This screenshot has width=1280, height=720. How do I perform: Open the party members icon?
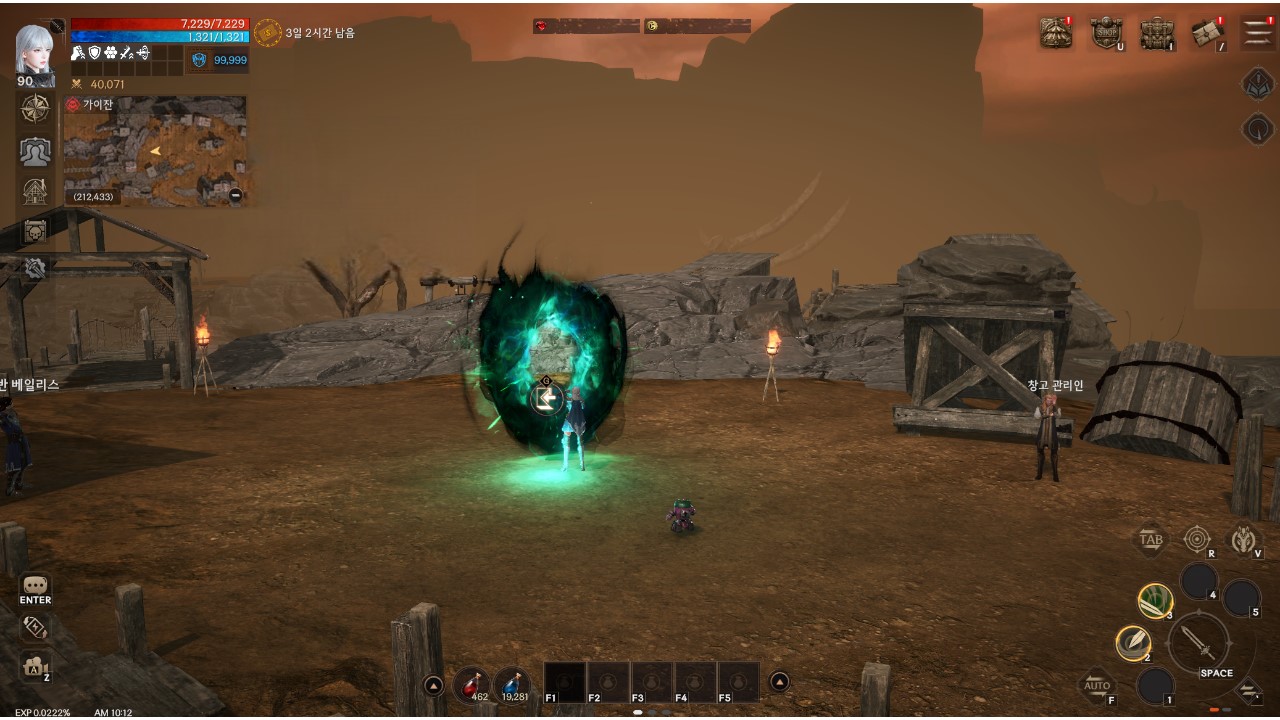click(35, 151)
